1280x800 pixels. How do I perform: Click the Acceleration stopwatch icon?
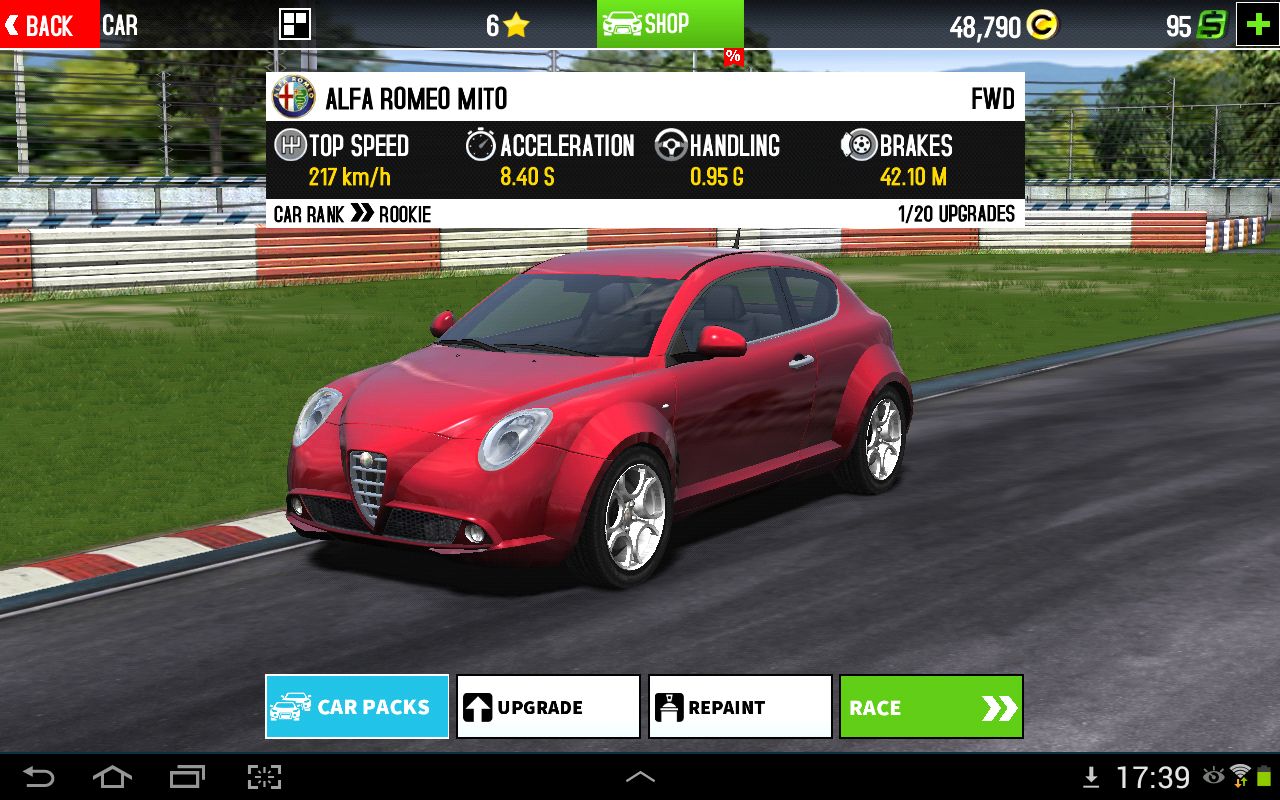click(x=482, y=144)
